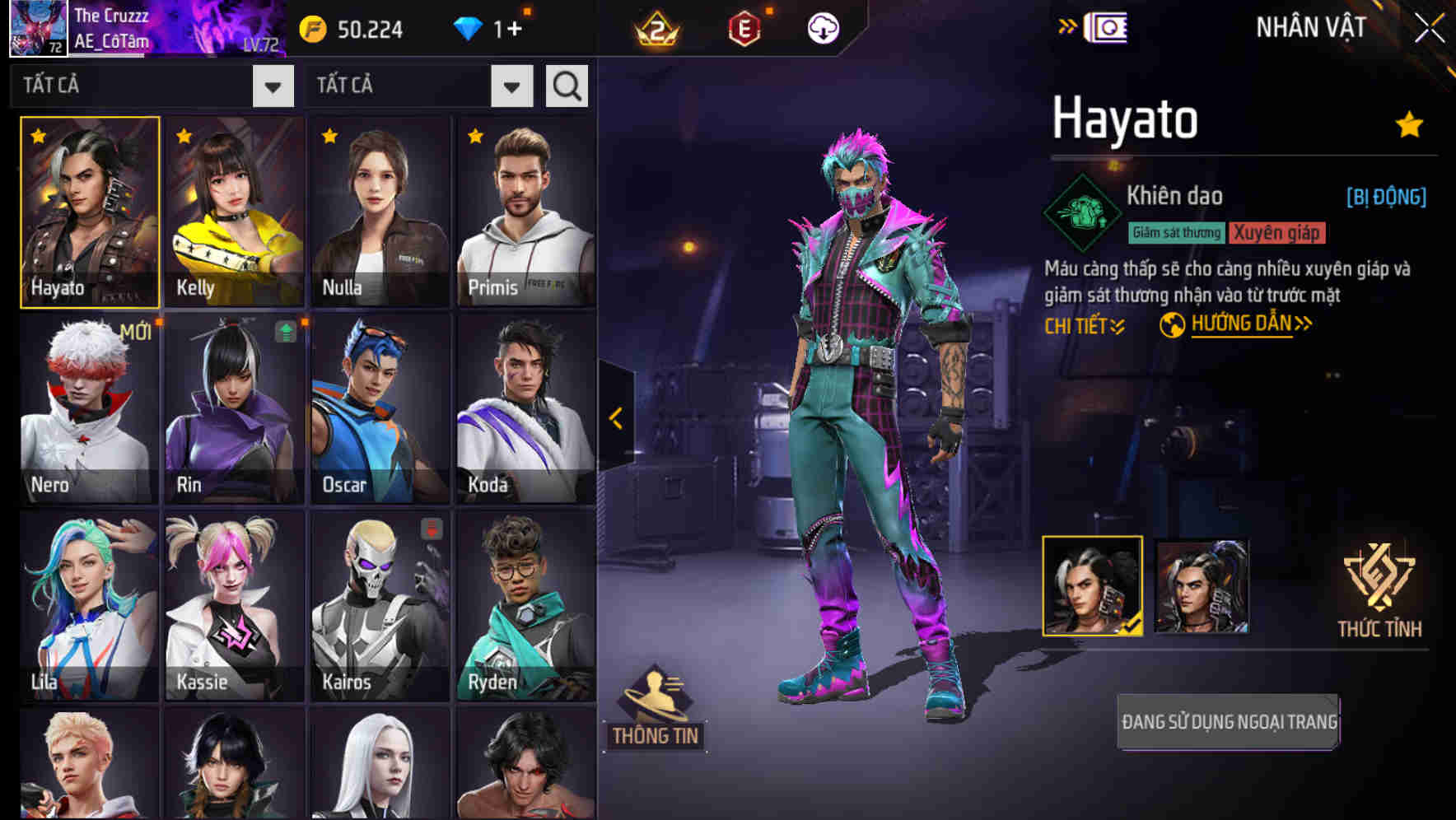This screenshot has width=1456, height=820.
Task: Switch to the NHÂN VẬT screen title
Action: tap(1309, 27)
